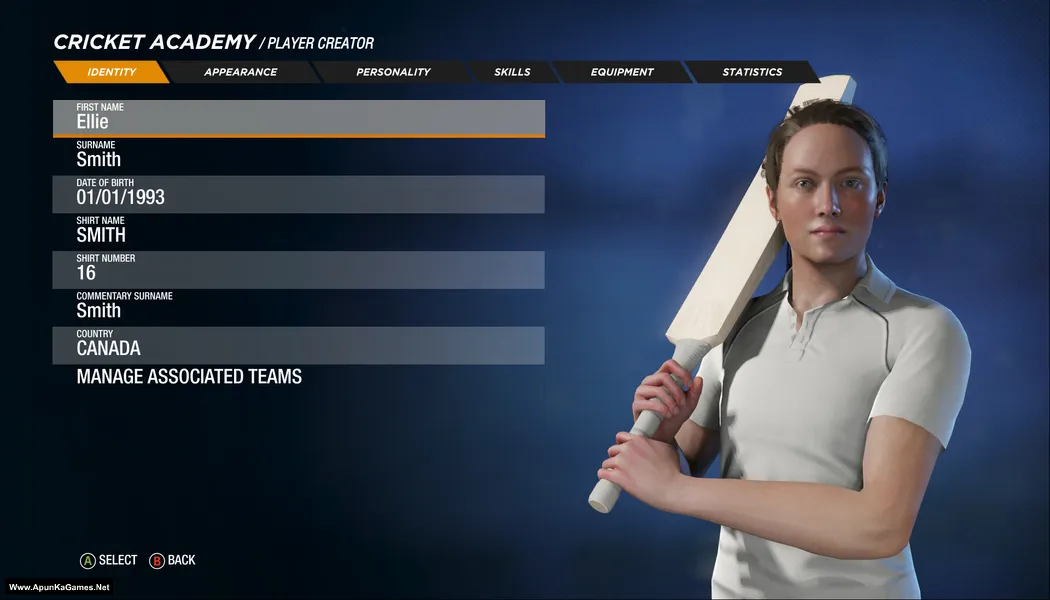Open Manage Associated Teams
Viewport: 1050px width, 600px height.
click(189, 377)
